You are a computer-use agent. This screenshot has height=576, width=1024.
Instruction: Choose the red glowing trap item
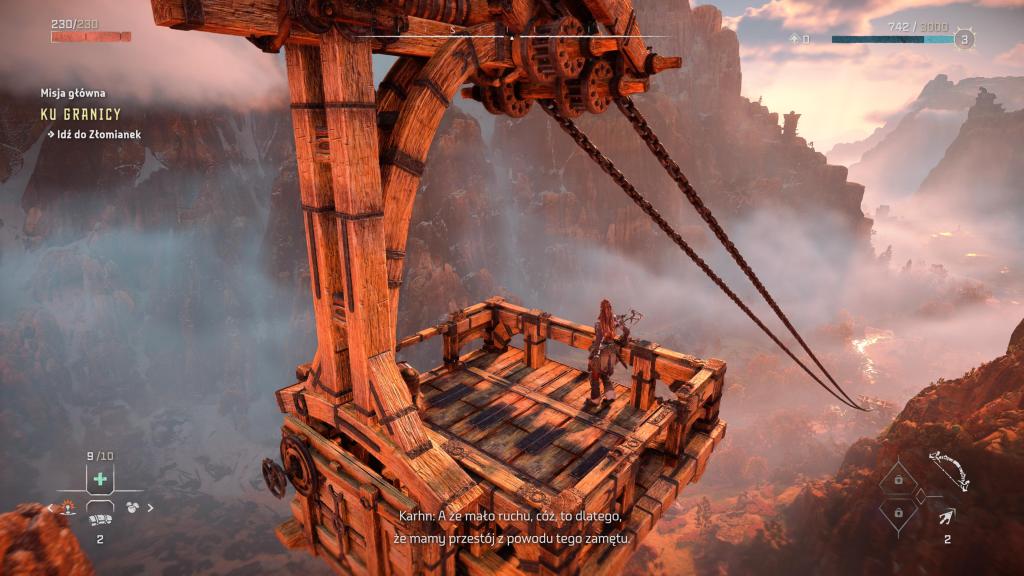pyautogui.click(x=69, y=507)
